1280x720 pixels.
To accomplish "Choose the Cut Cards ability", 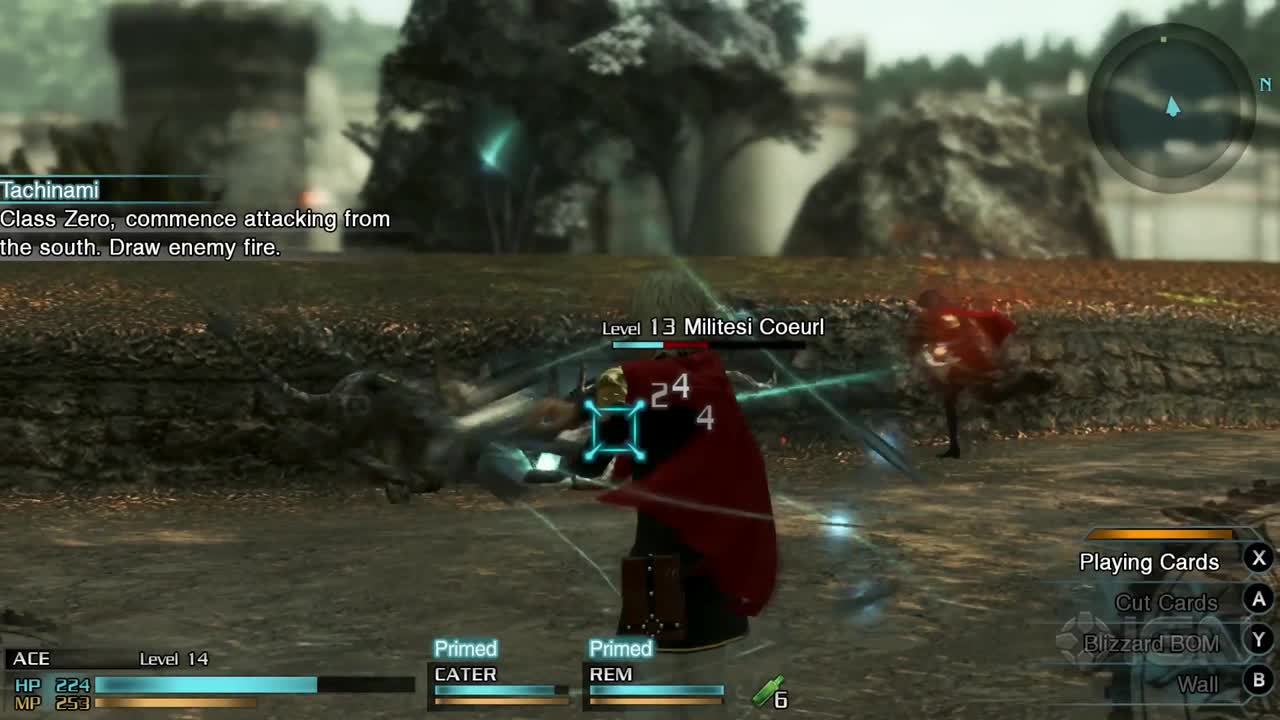I will pos(1166,603).
